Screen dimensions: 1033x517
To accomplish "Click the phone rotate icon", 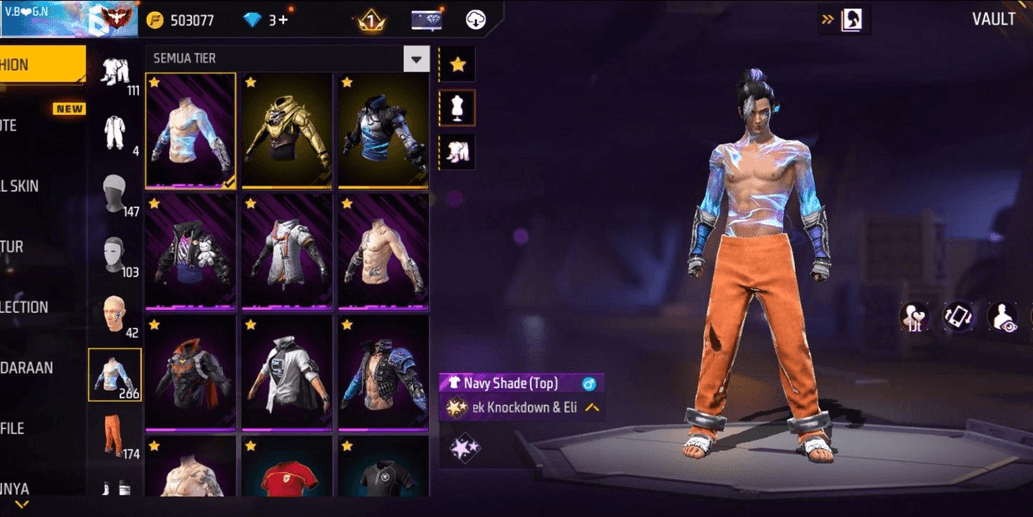I will 958,317.
